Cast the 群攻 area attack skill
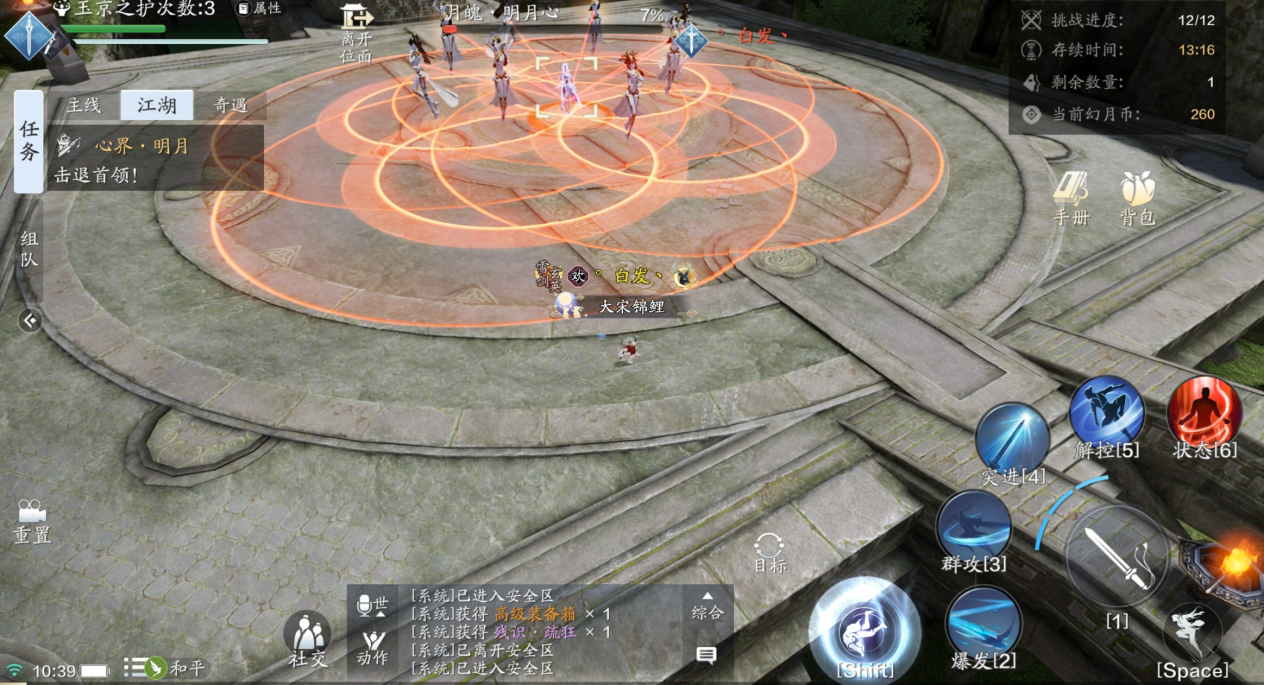This screenshot has height=685, width=1264. [x=973, y=527]
